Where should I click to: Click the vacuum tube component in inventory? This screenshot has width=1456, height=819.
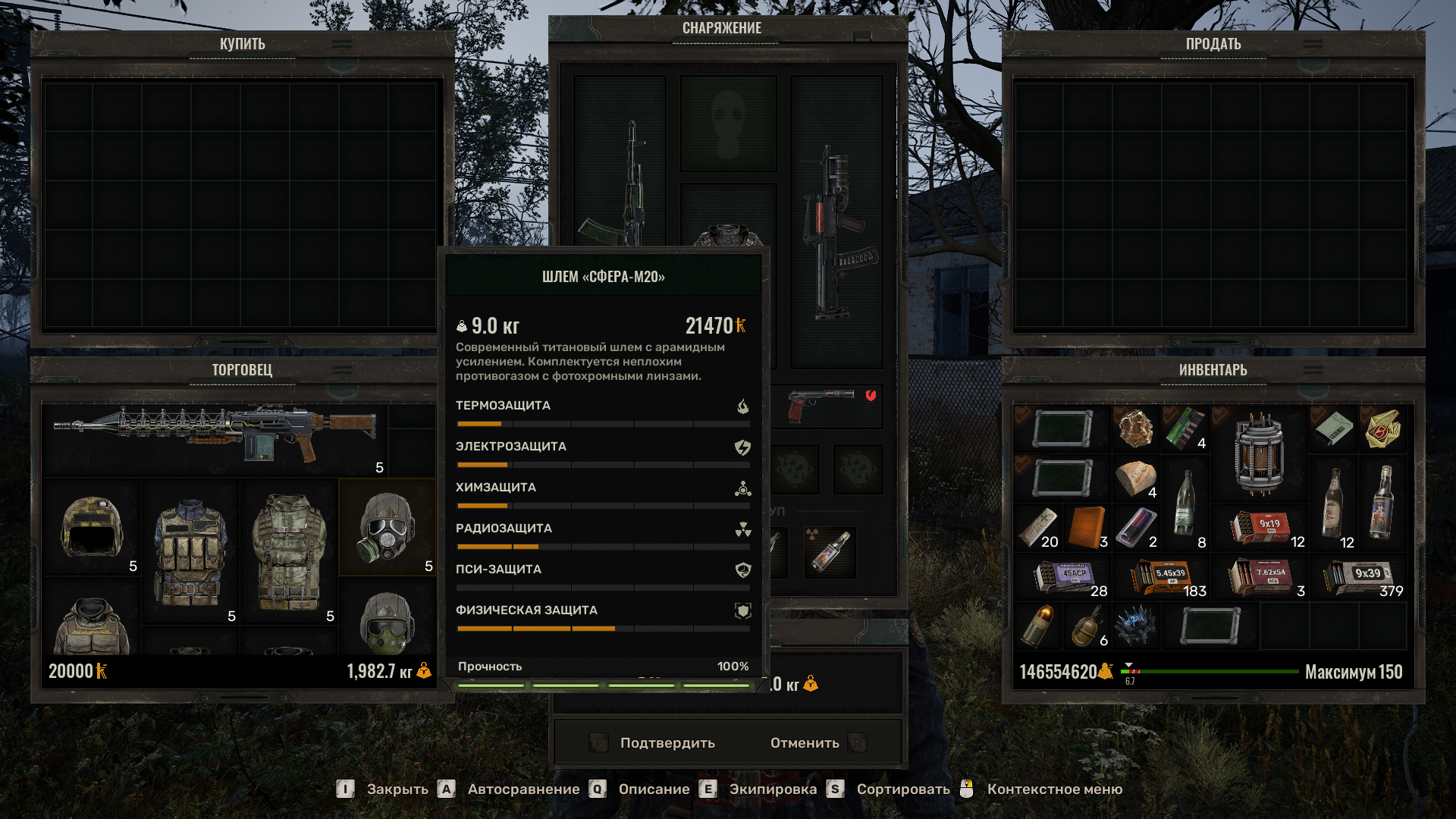1259,451
